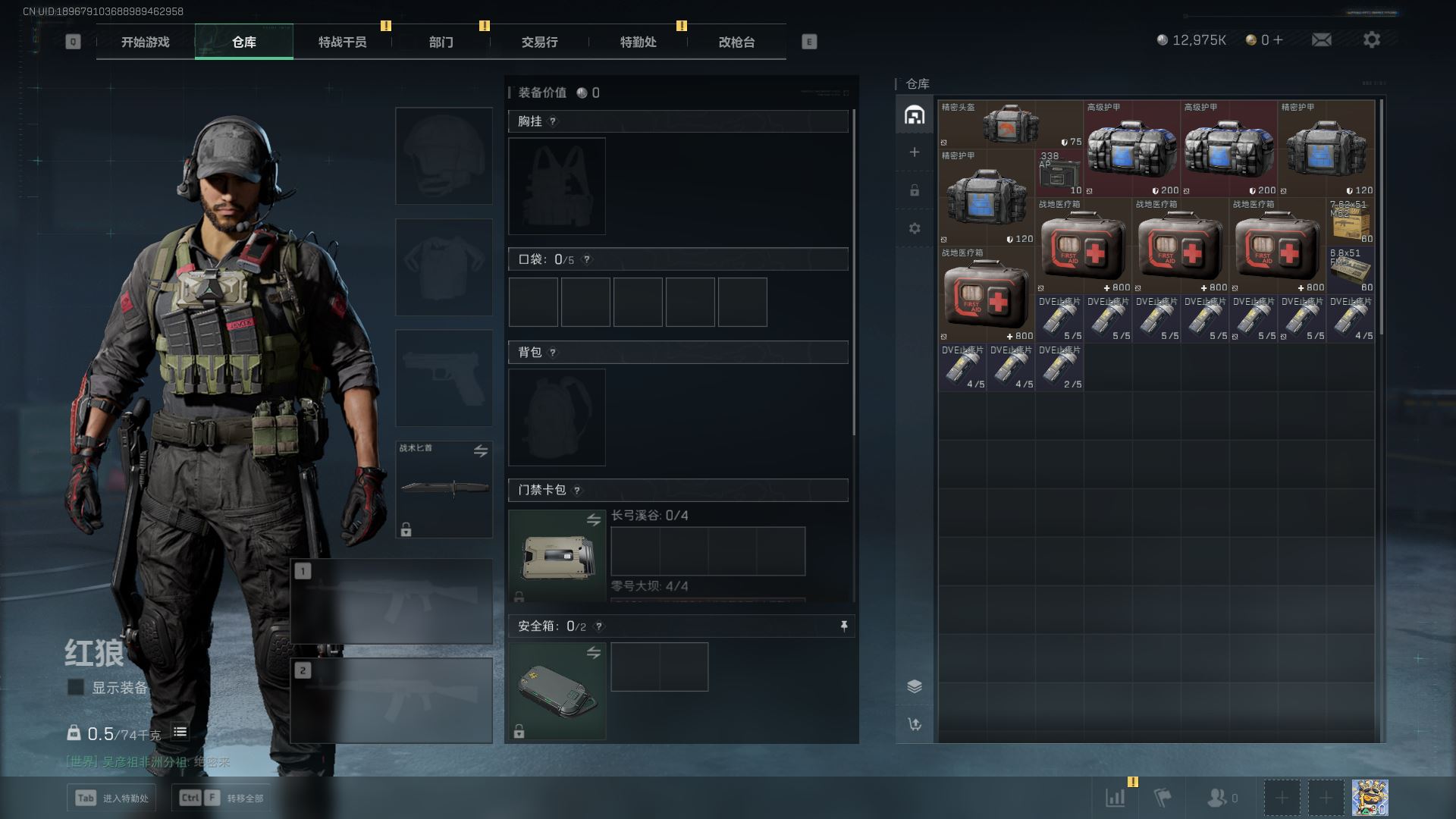Click the 进入特勤处 button
Viewport: 1456px width, 819px height.
point(111,798)
